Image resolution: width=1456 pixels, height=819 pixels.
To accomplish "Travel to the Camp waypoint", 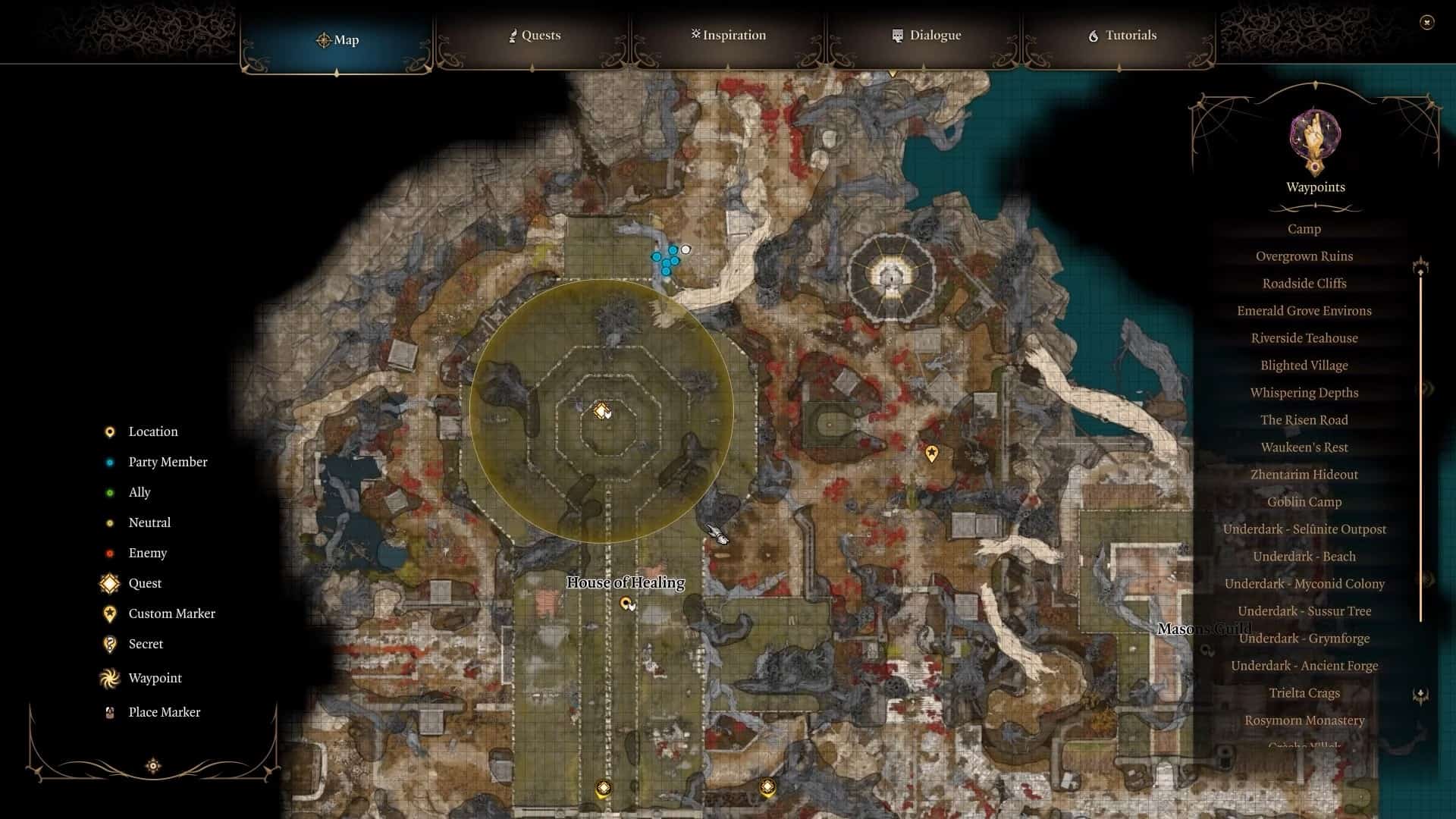I will [1304, 229].
